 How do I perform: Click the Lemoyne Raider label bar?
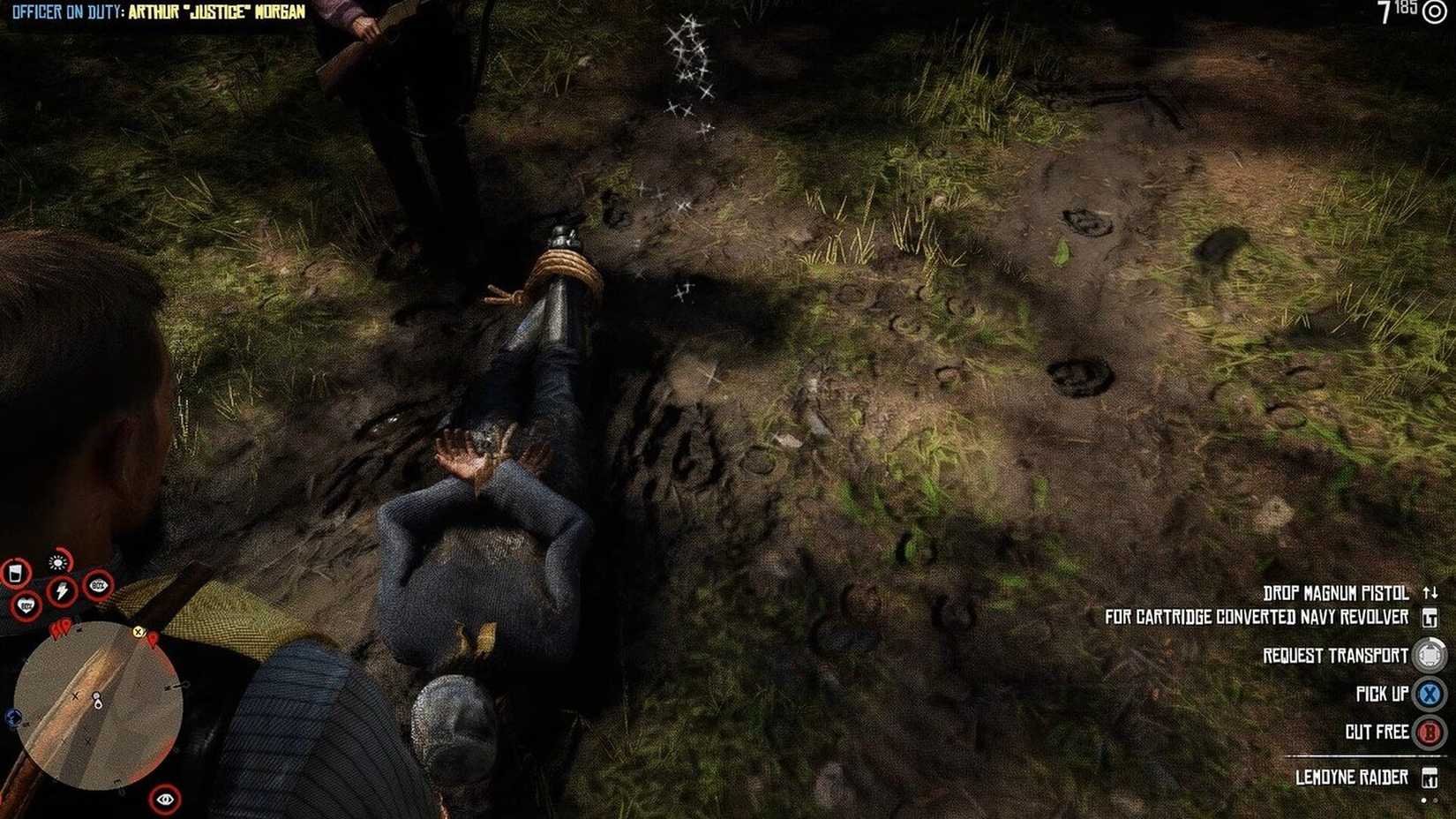(1354, 775)
